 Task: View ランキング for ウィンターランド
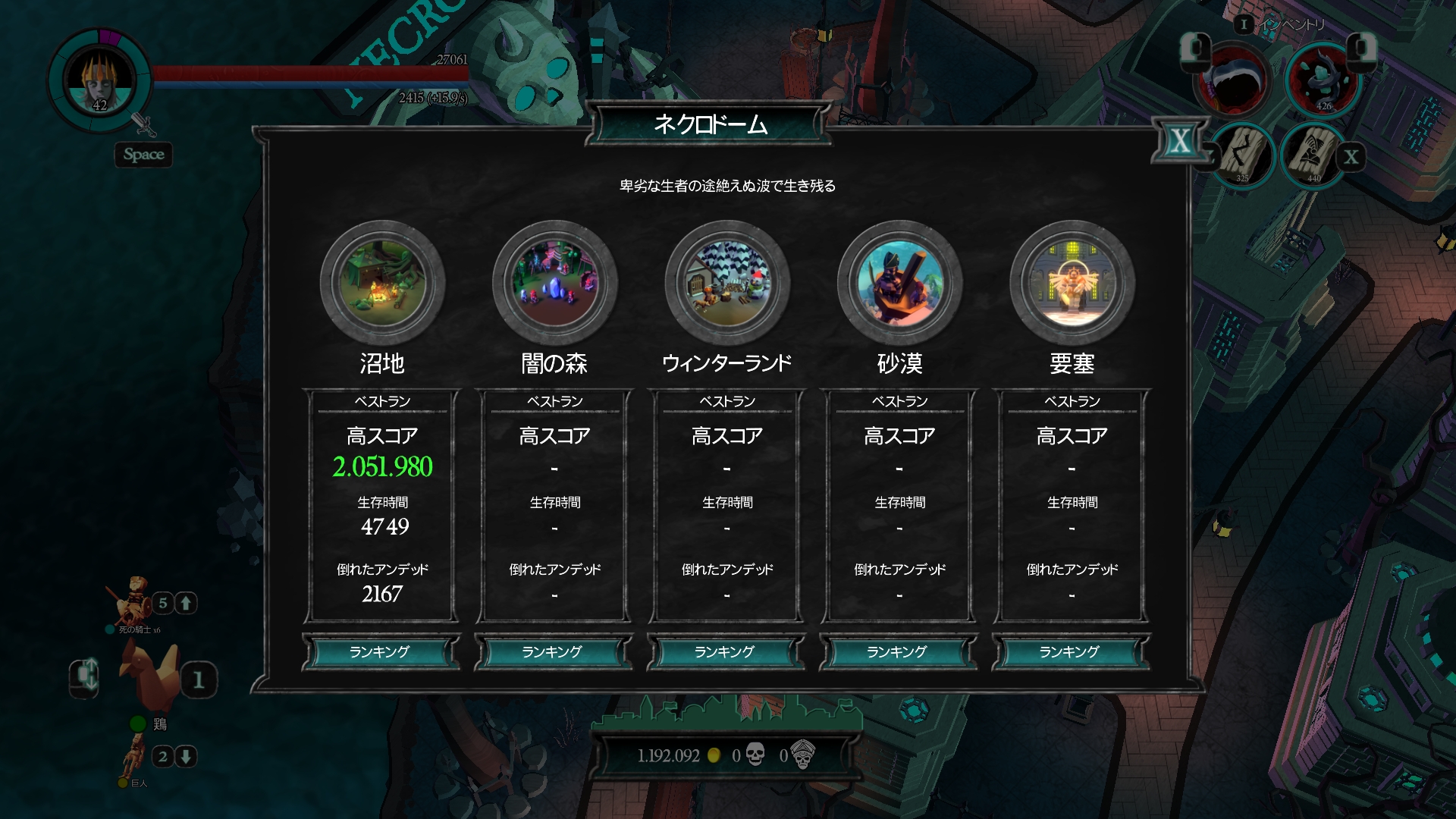pos(725,652)
